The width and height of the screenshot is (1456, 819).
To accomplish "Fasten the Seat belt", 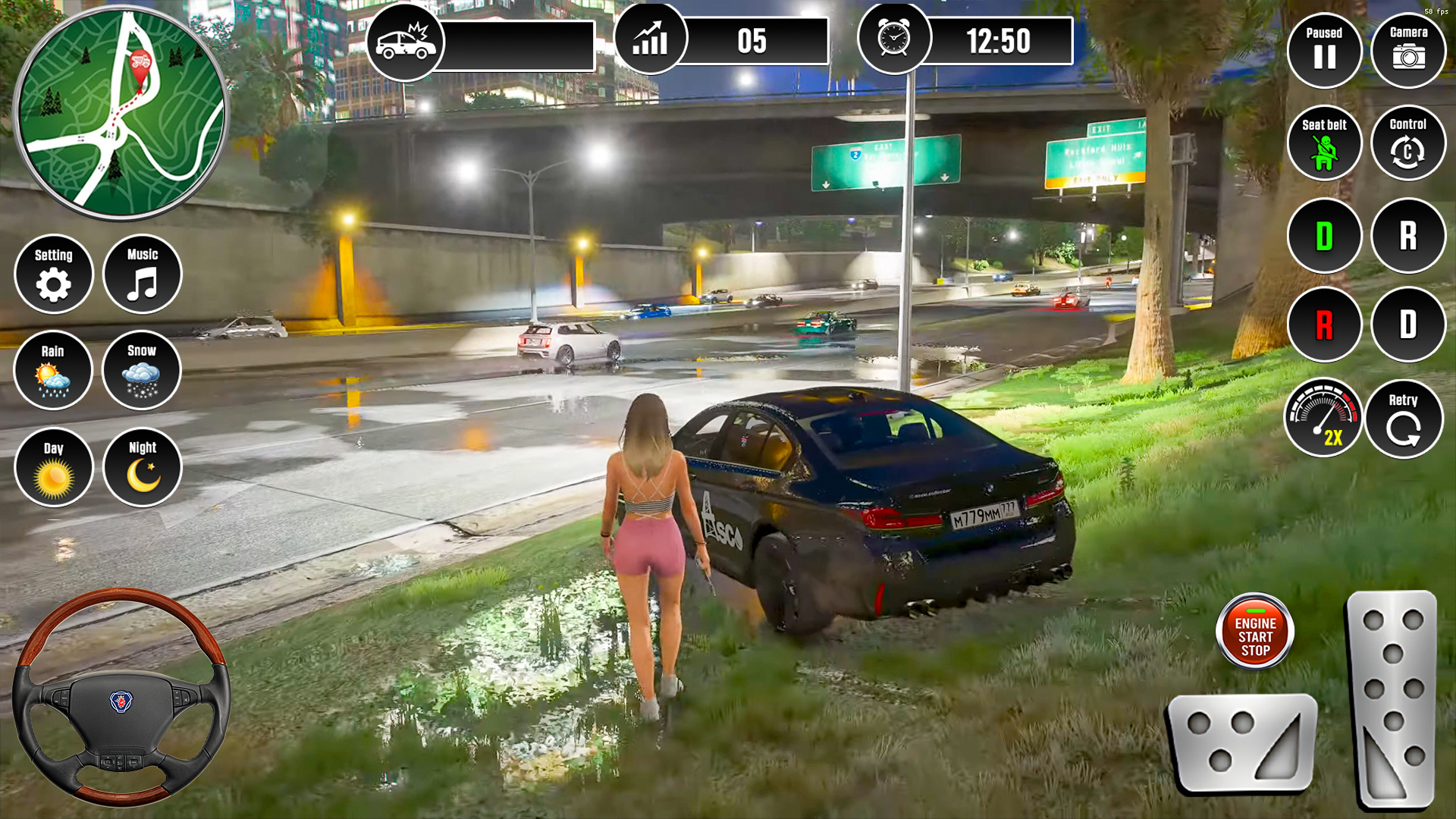I will click(x=1324, y=143).
